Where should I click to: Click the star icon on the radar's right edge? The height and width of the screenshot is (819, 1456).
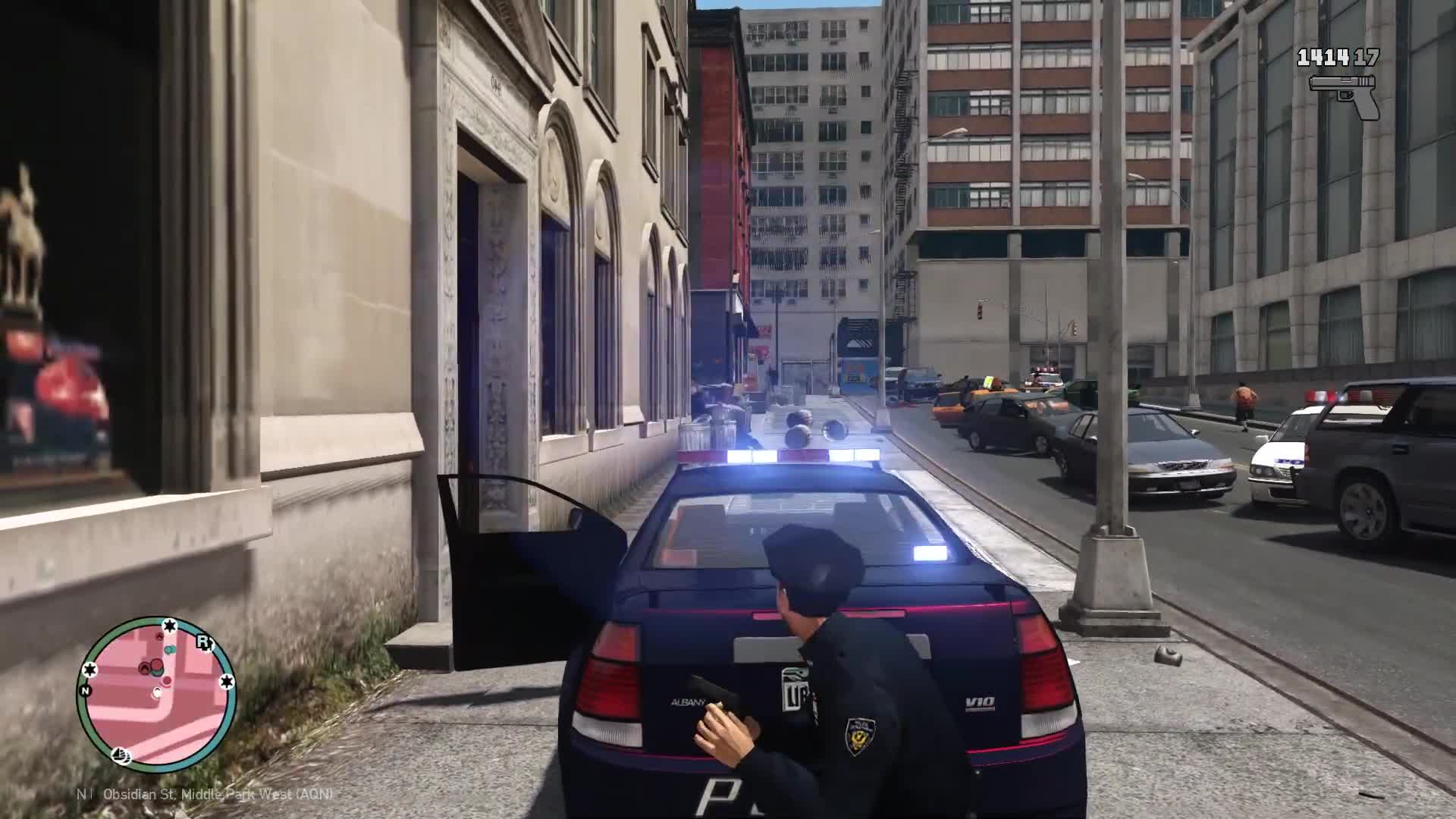point(228,680)
